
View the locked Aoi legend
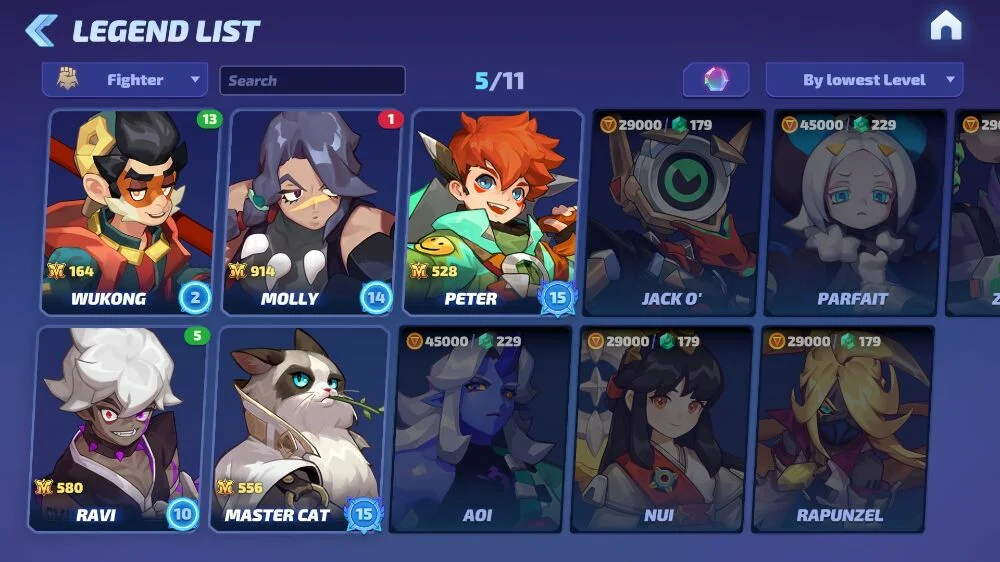pos(481,428)
